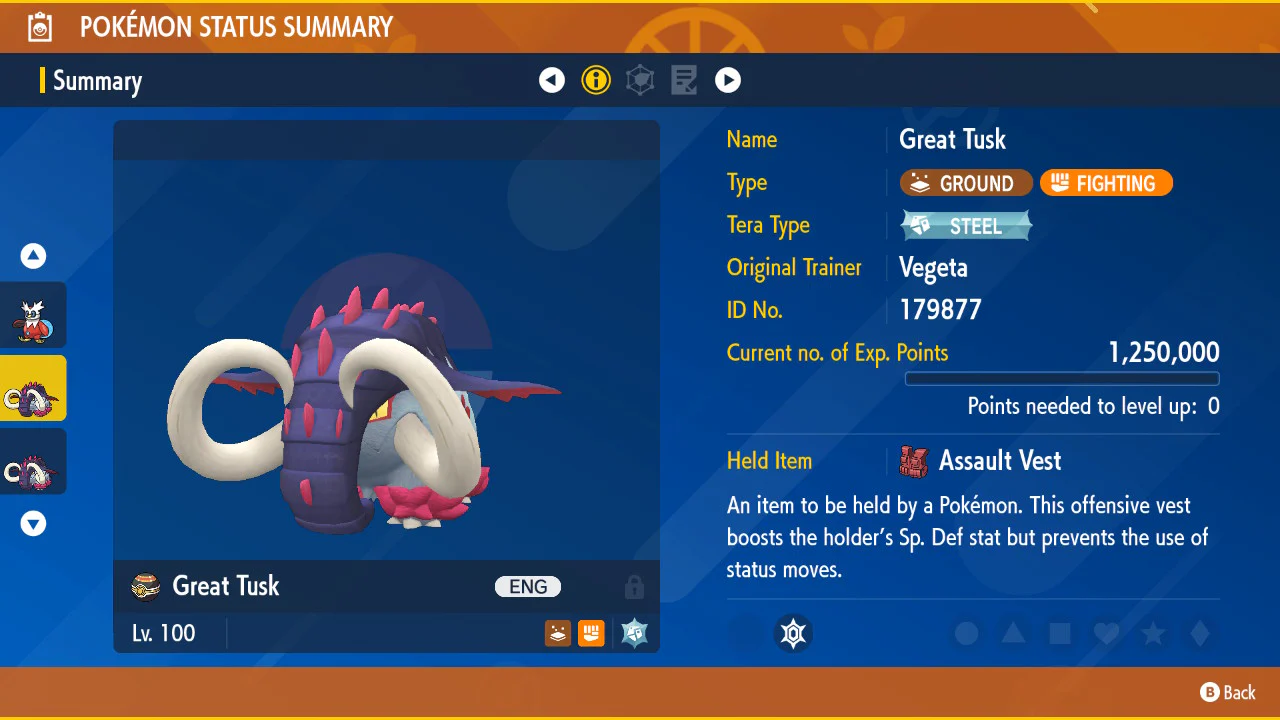Choose the yellow-highlighted Great Tusk thumbnail

(34, 388)
